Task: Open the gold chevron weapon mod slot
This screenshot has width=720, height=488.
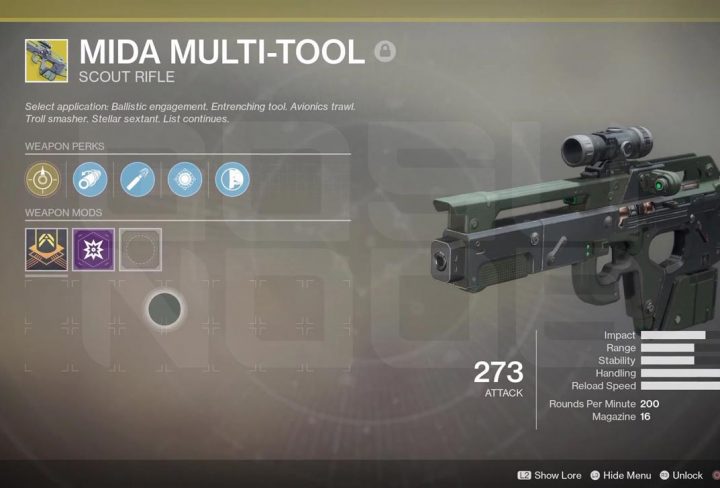Action: click(x=46, y=249)
